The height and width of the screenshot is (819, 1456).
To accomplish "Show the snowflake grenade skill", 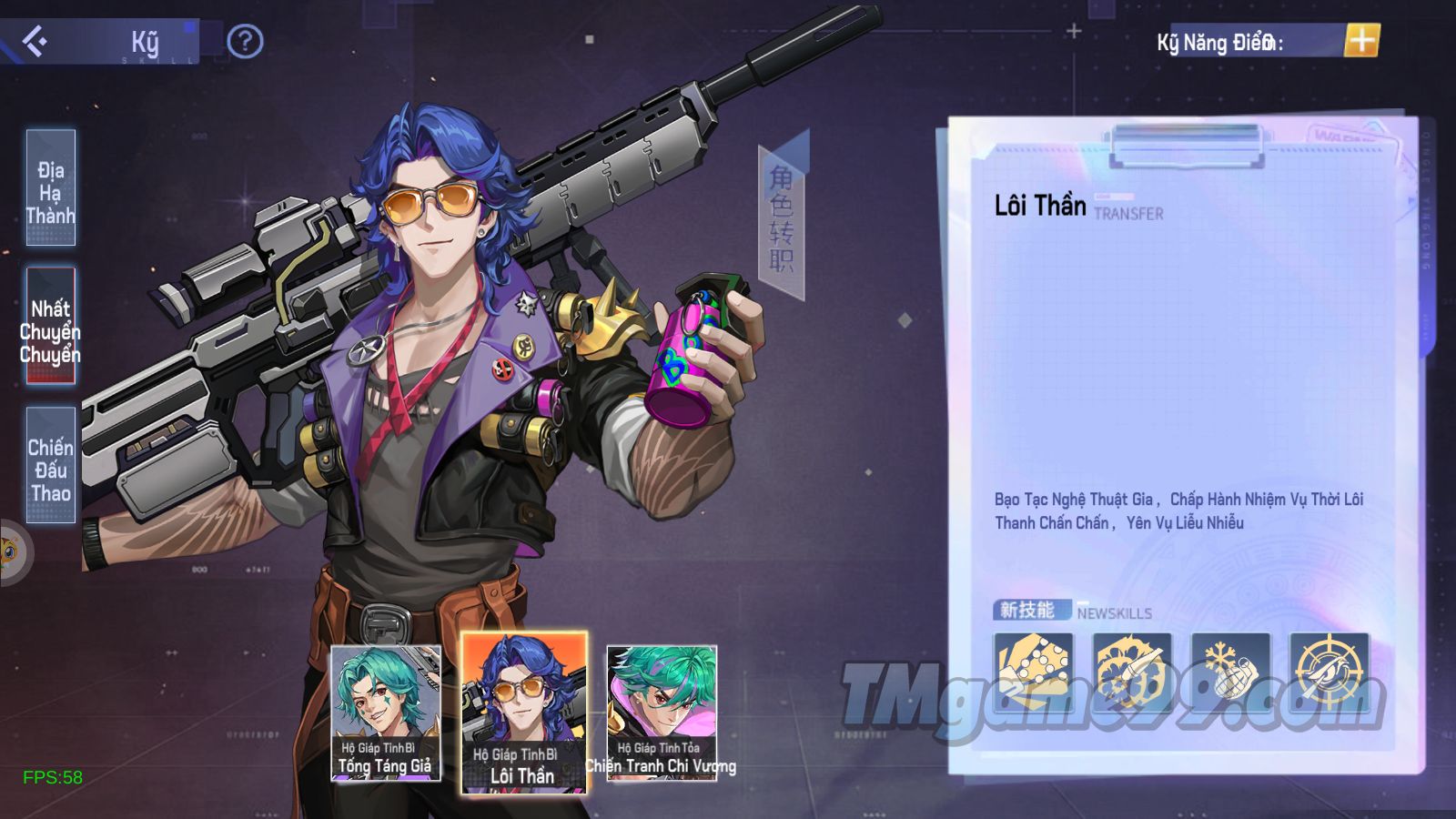I will (1230, 672).
